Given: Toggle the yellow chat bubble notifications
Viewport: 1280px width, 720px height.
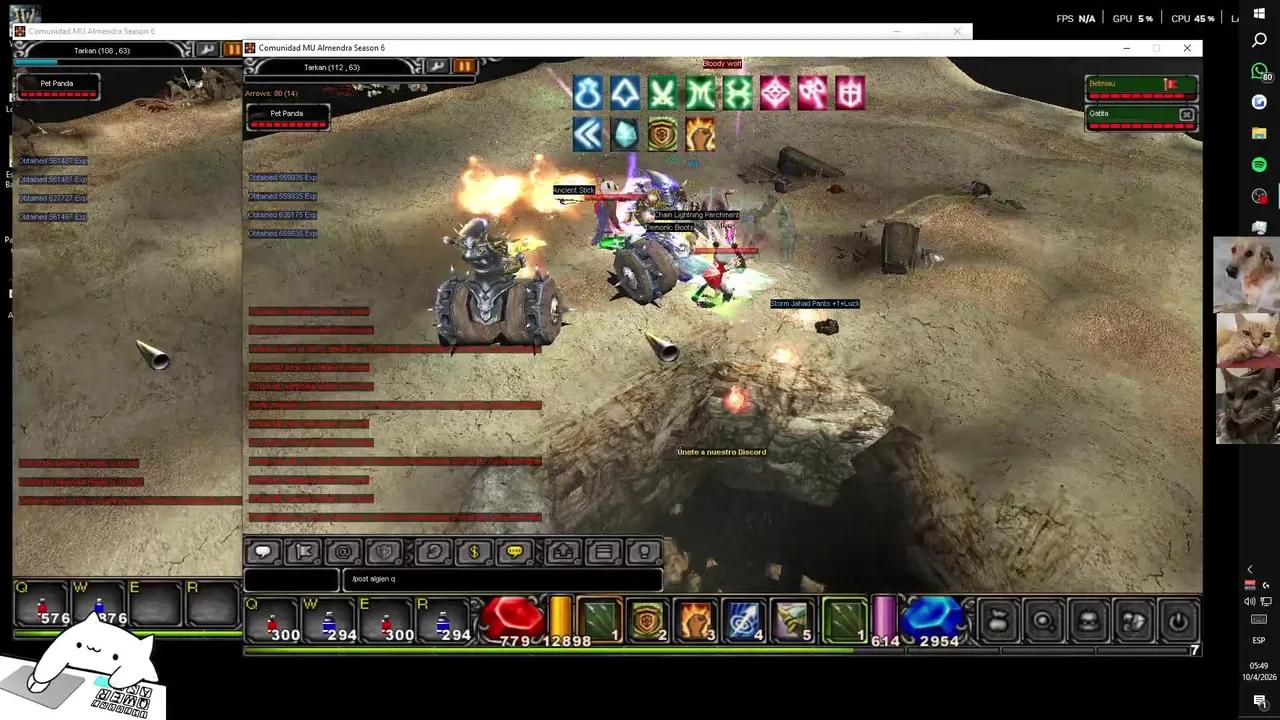Looking at the screenshot, I should coord(517,551).
